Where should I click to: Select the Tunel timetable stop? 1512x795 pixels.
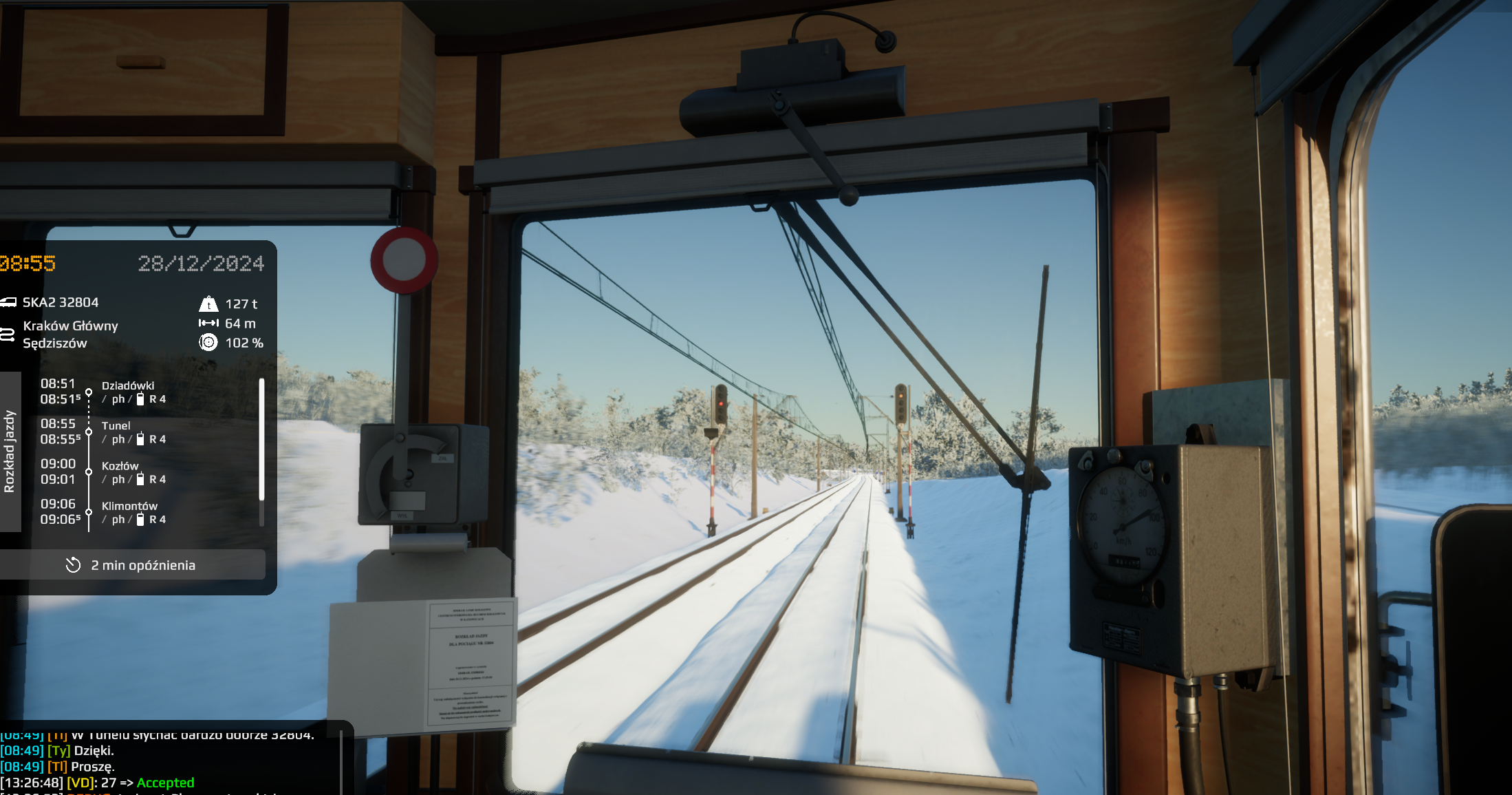(x=116, y=432)
